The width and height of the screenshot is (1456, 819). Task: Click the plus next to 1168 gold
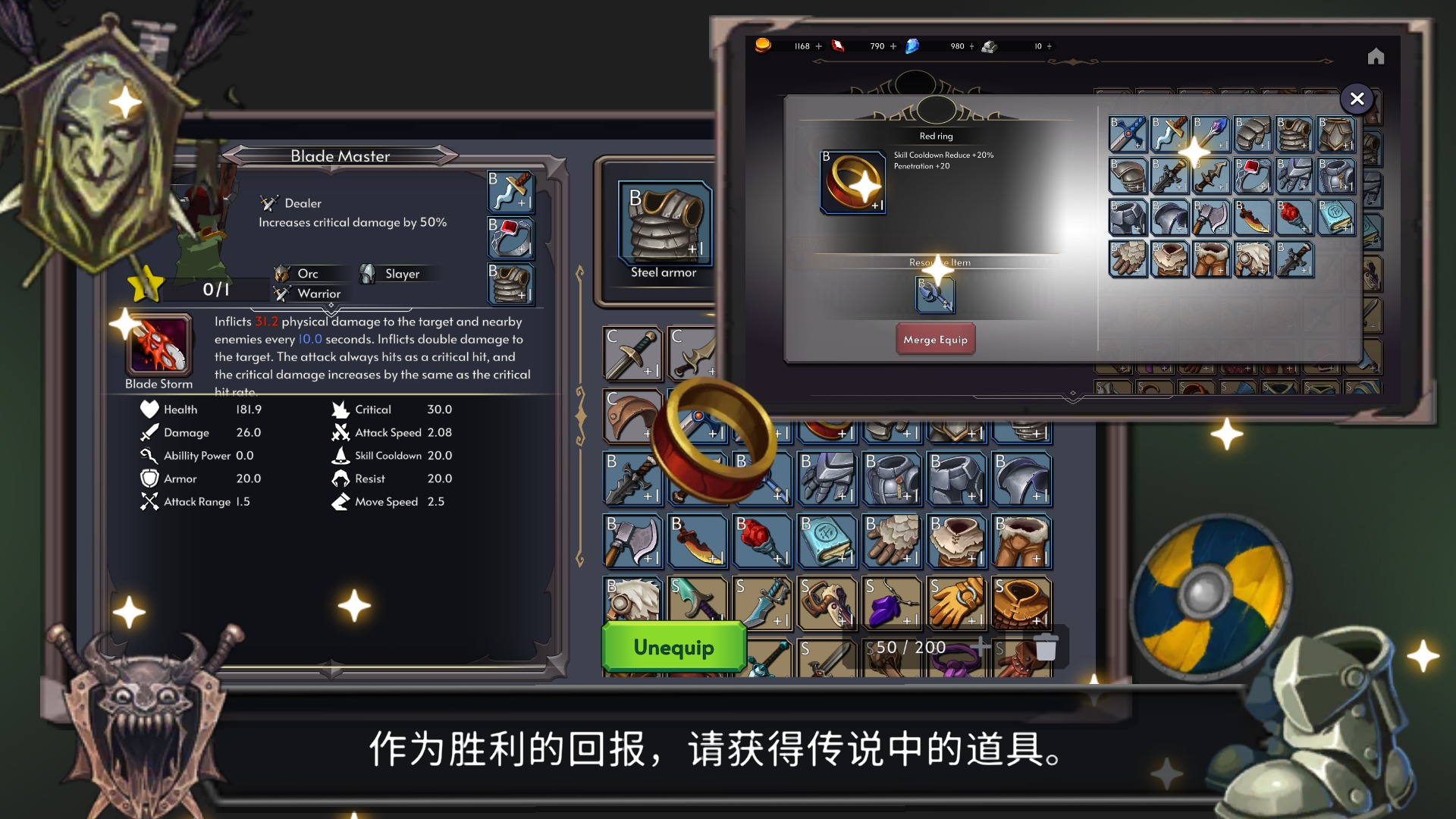pos(818,46)
